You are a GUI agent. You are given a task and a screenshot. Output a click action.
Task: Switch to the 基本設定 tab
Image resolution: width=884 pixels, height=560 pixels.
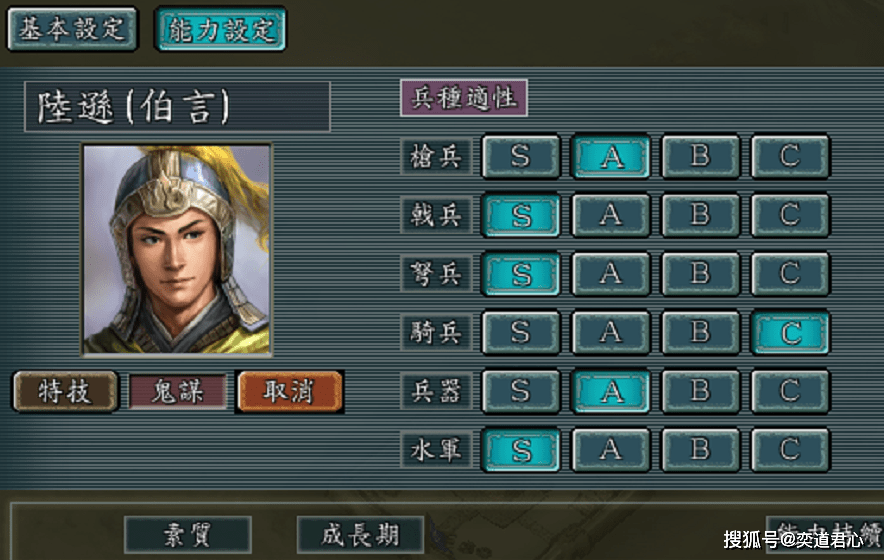[x=71, y=28]
